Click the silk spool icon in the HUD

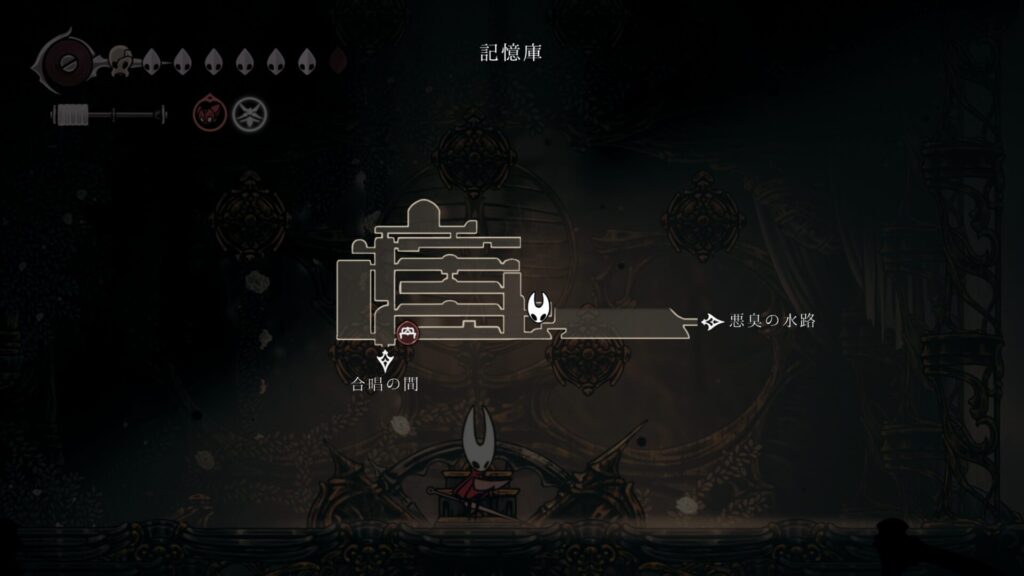click(70, 116)
